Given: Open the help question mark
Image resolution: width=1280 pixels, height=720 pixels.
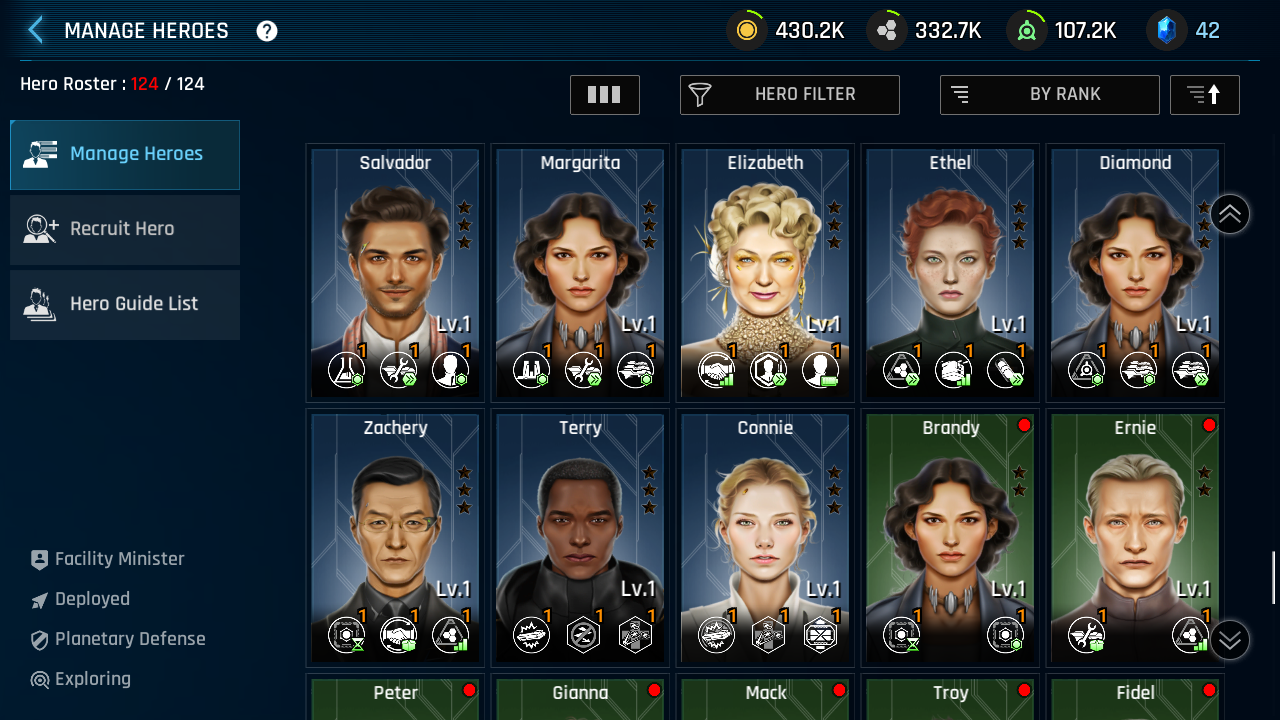Looking at the screenshot, I should pyautogui.click(x=267, y=31).
